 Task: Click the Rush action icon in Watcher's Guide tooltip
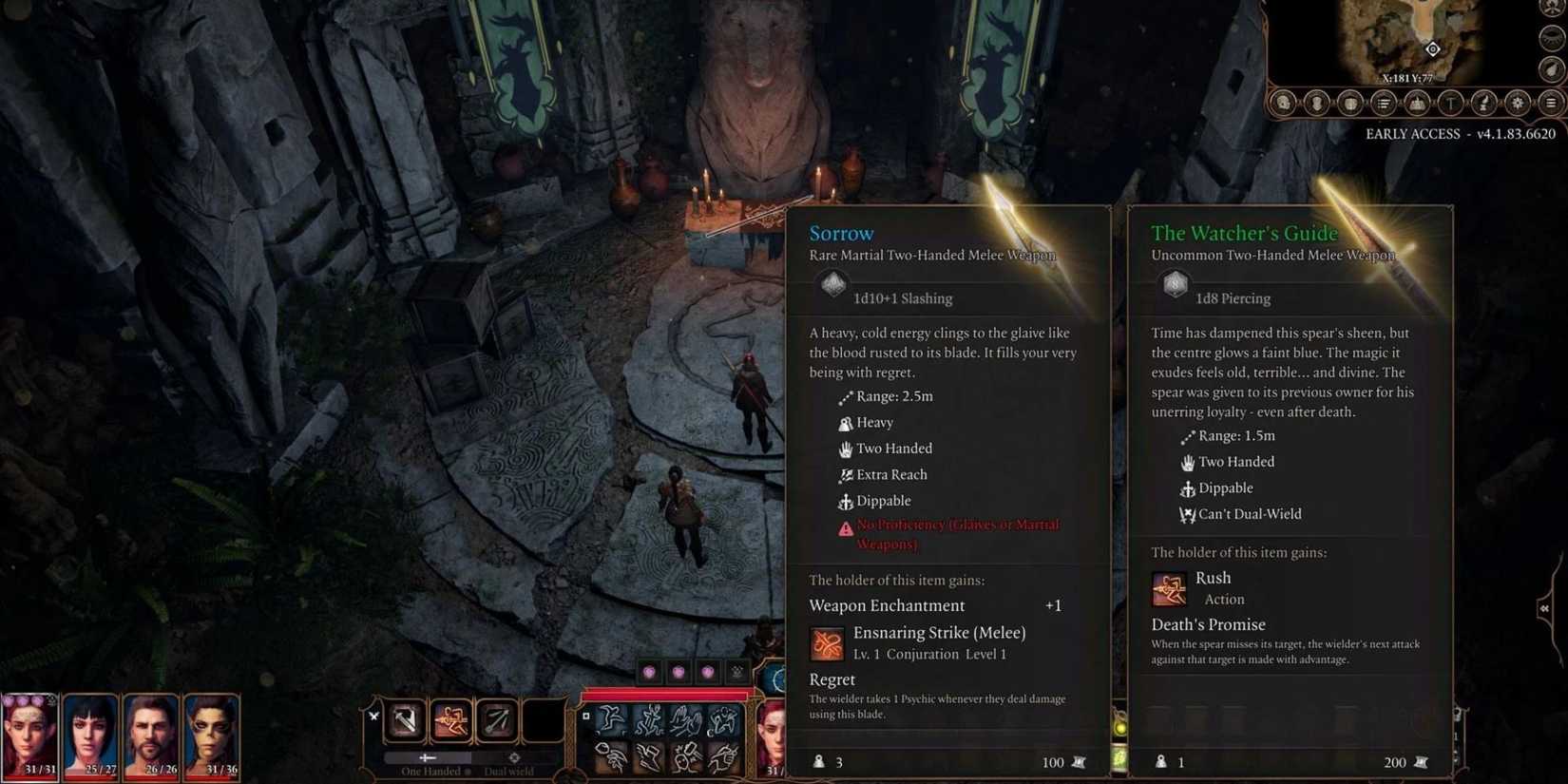tap(1169, 588)
